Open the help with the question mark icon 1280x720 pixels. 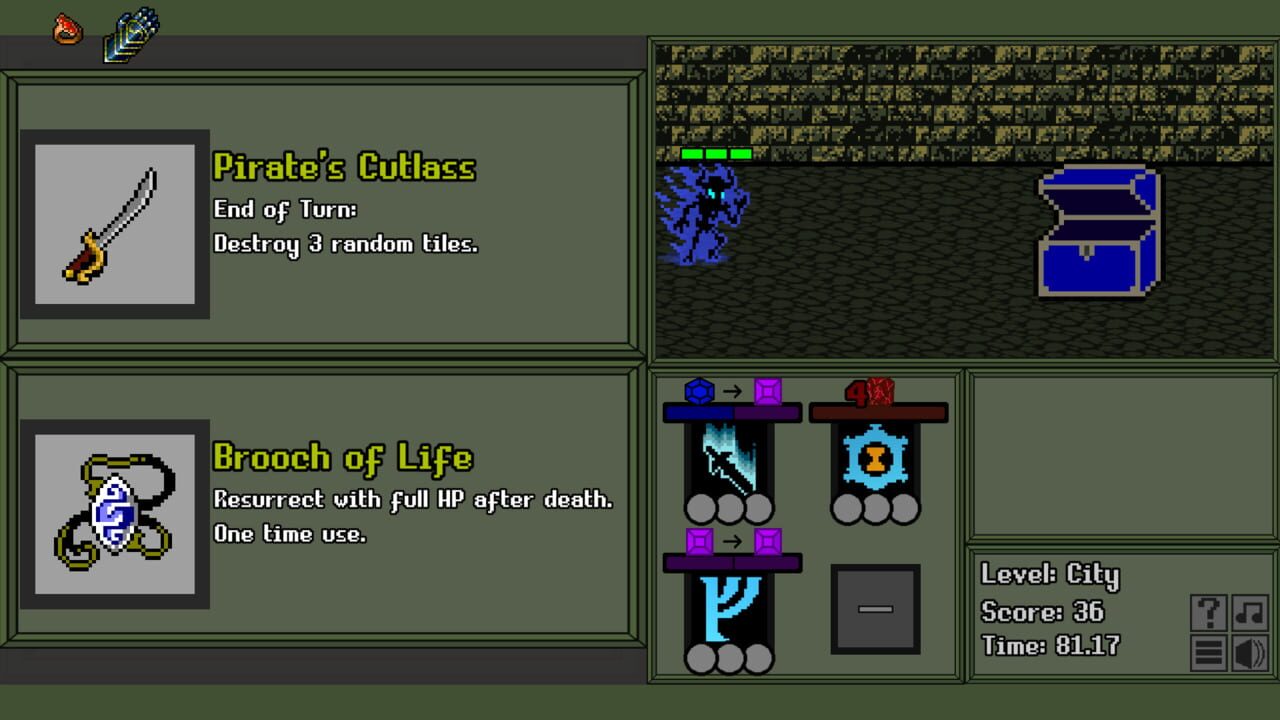coord(1208,613)
